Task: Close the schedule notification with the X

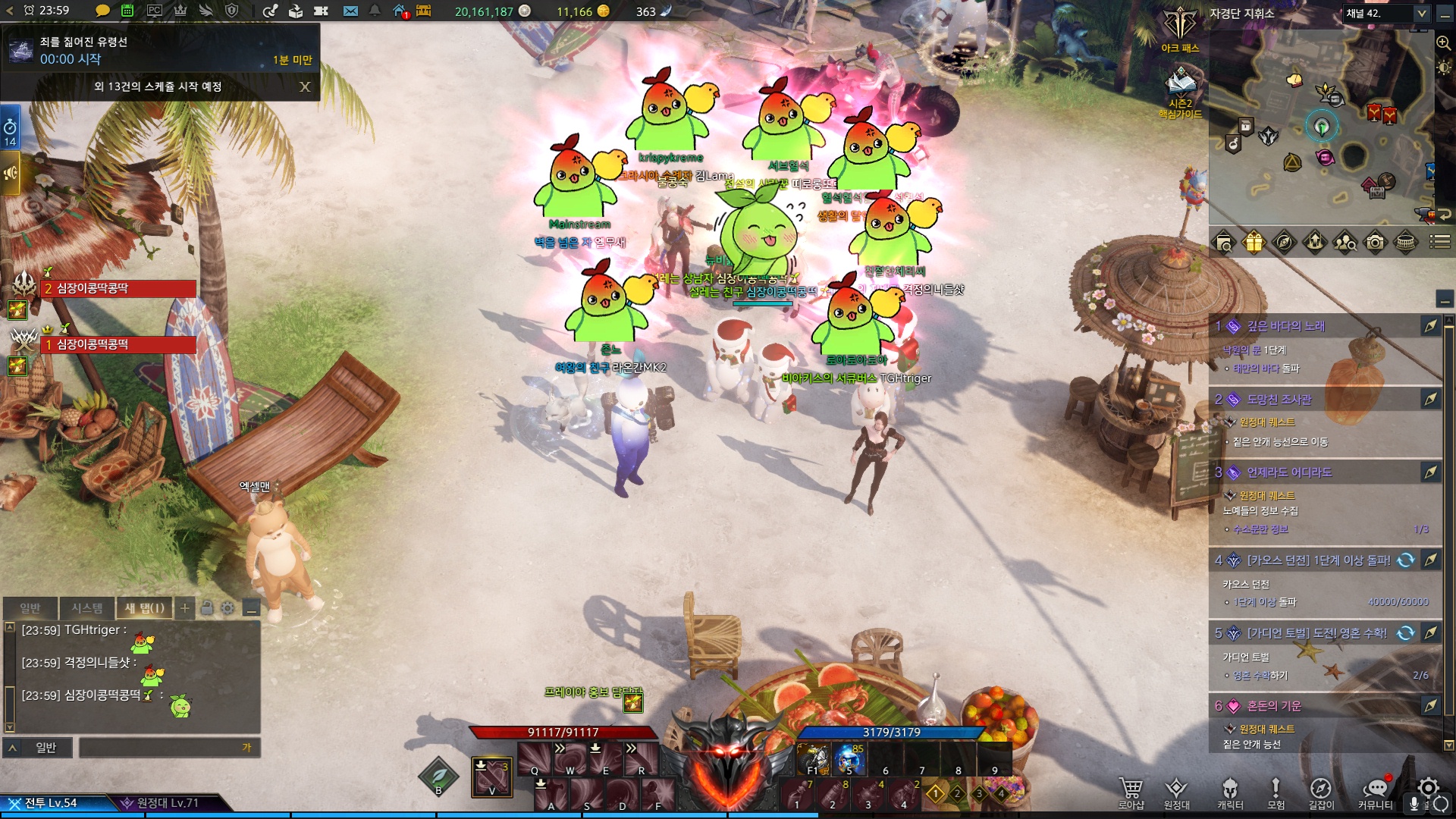Action: (305, 87)
